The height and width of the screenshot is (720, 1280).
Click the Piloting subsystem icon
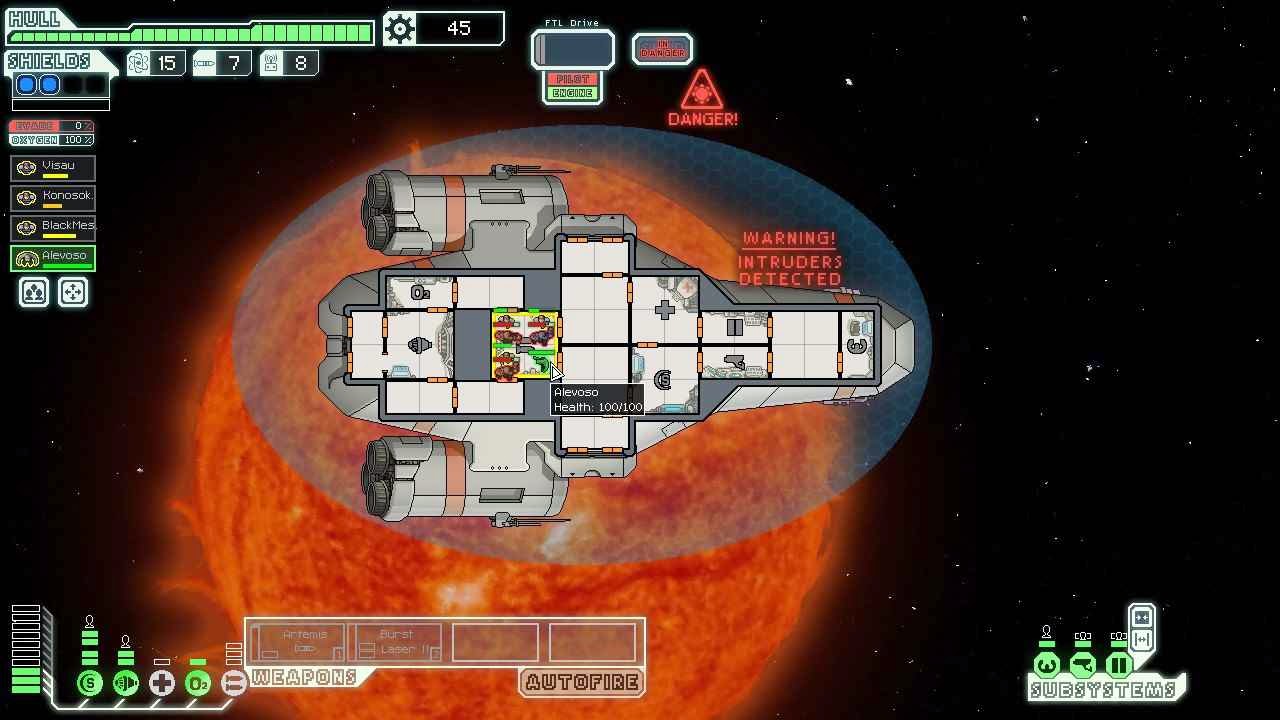(x=1047, y=665)
